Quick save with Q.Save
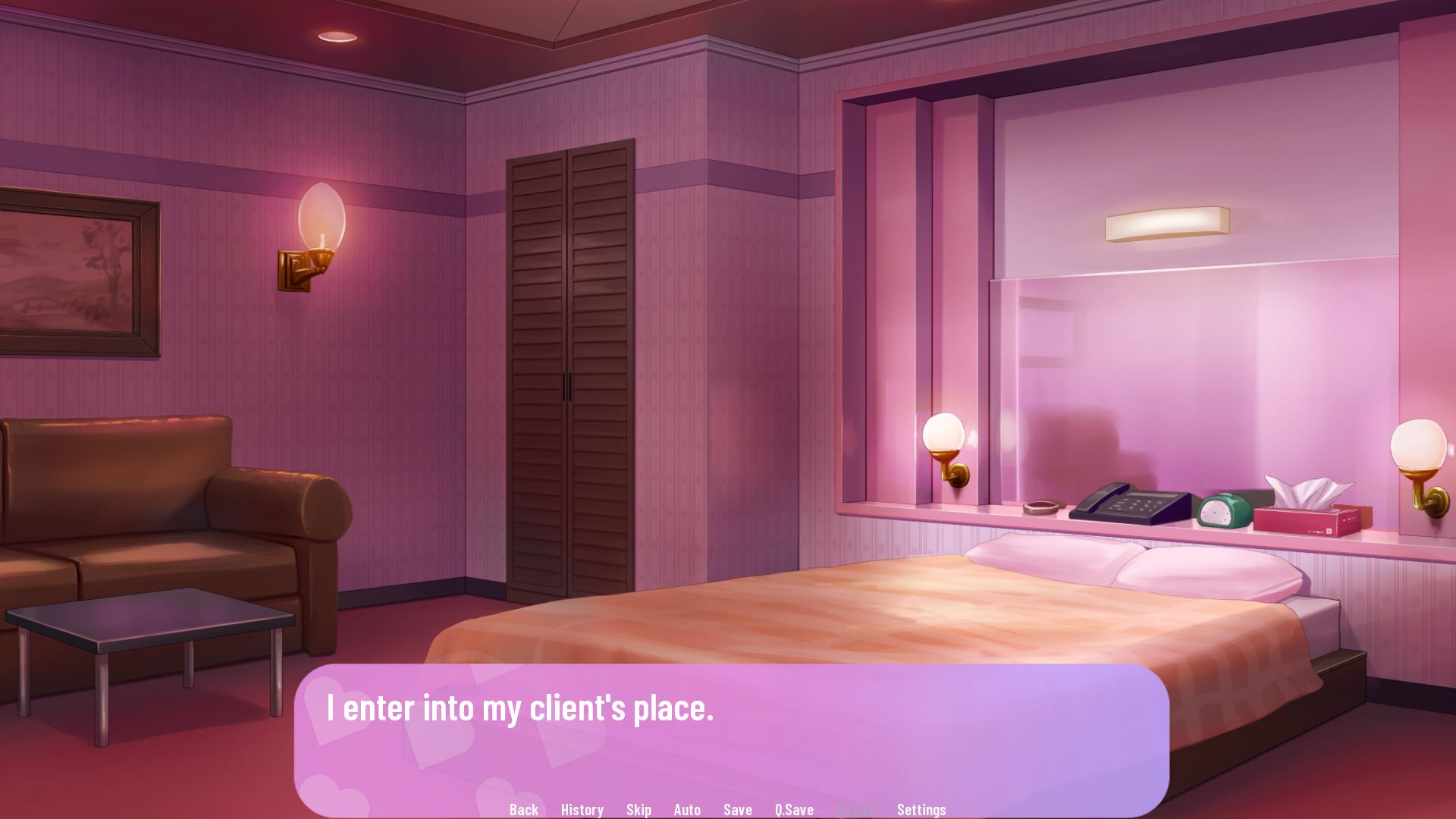Image resolution: width=1456 pixels, height=819 pixels. [794, 809]
